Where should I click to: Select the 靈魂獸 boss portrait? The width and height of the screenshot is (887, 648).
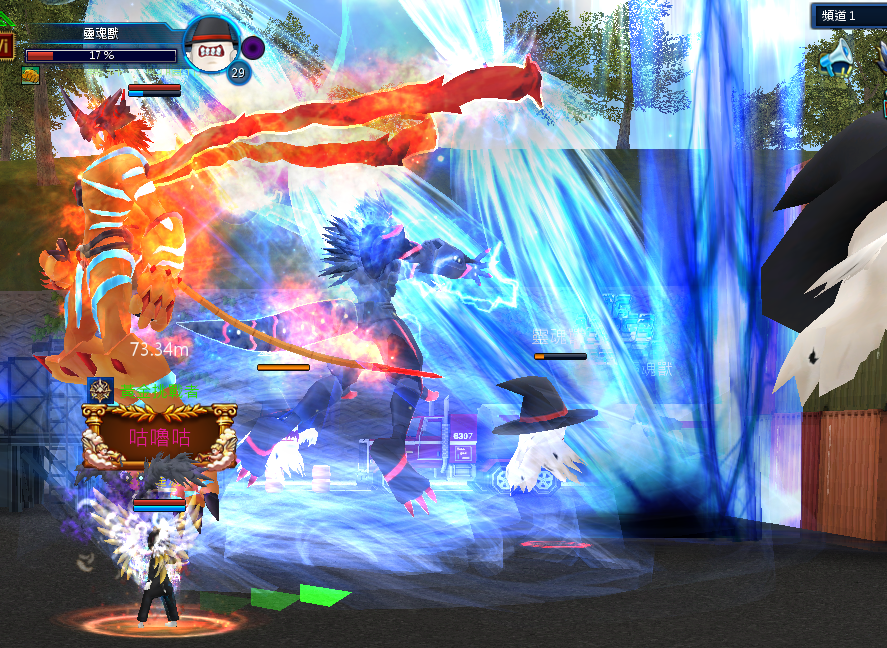(211, 43)
